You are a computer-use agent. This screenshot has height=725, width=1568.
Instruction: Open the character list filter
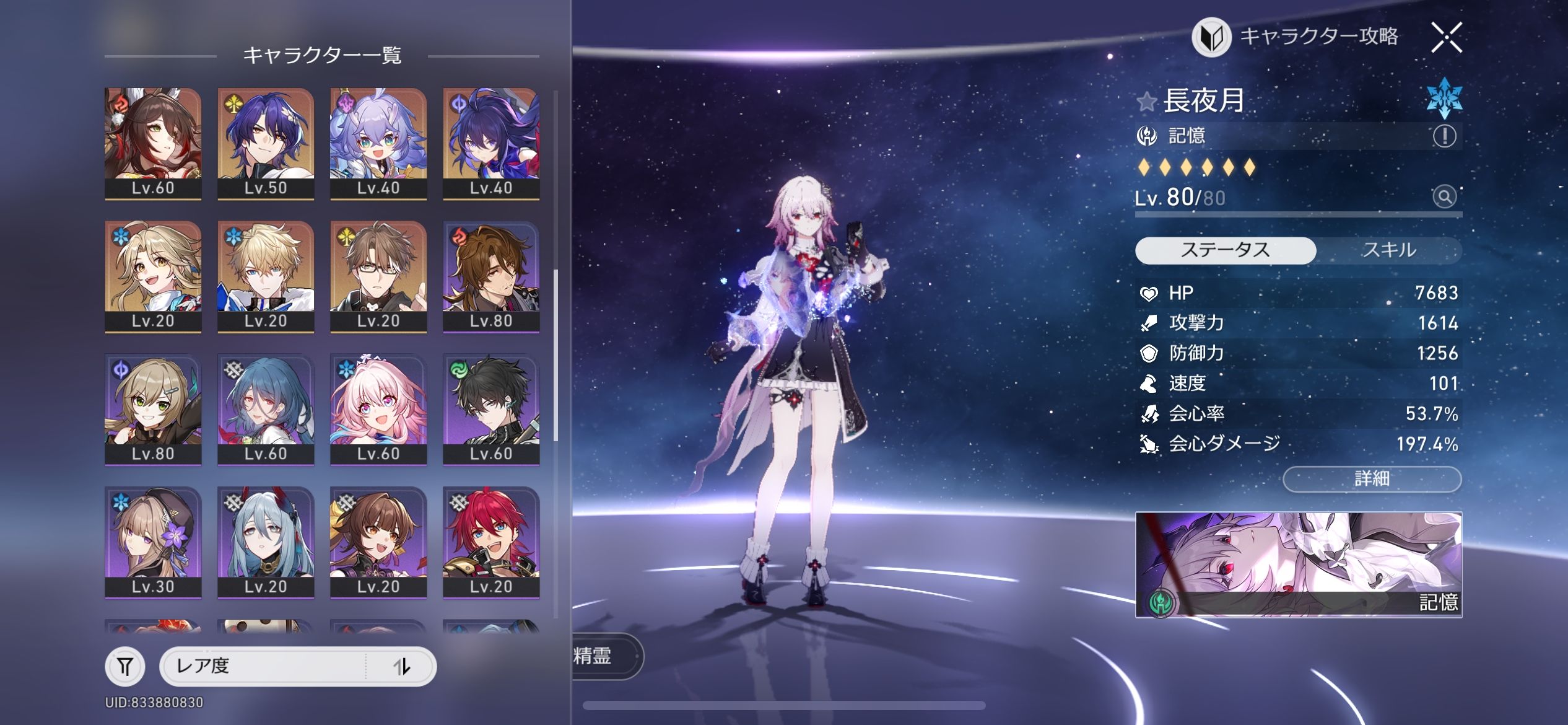125,666
